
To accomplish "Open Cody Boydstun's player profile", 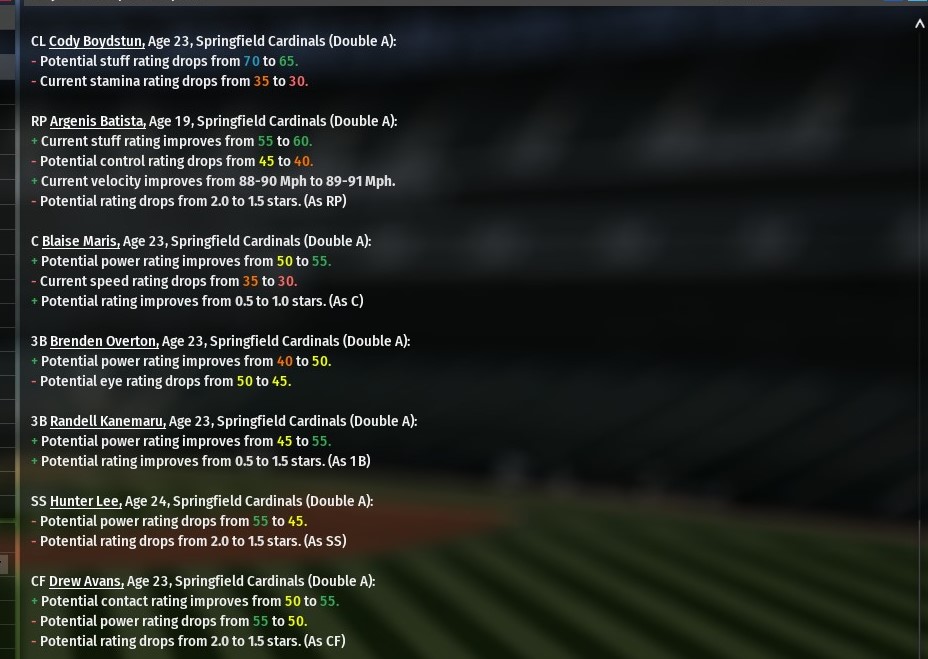I will pos(96,41).
